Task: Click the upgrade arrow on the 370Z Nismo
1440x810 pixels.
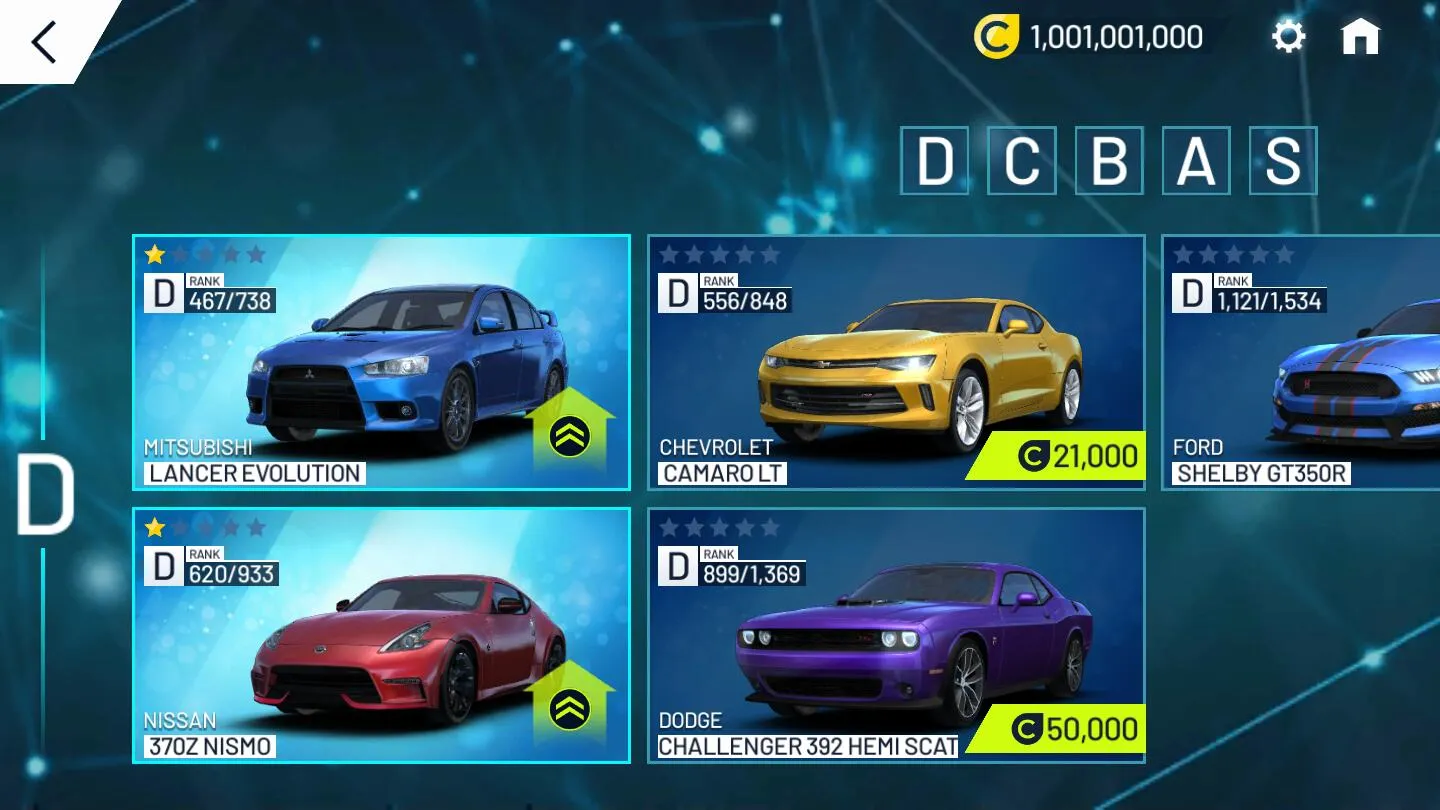Action: pyautogui.click(x=568, y=712)
